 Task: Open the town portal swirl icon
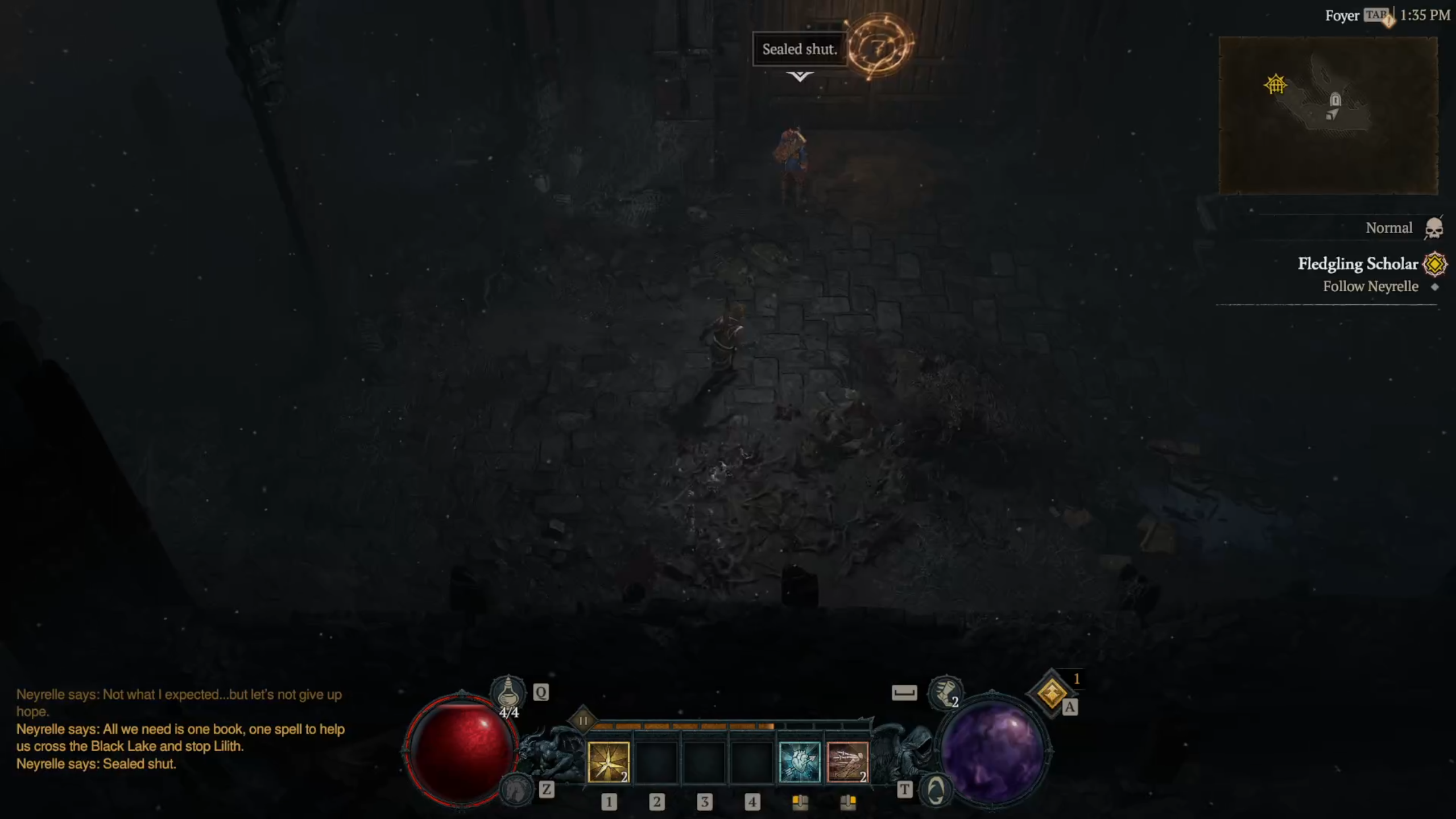(x=936, y=789)
